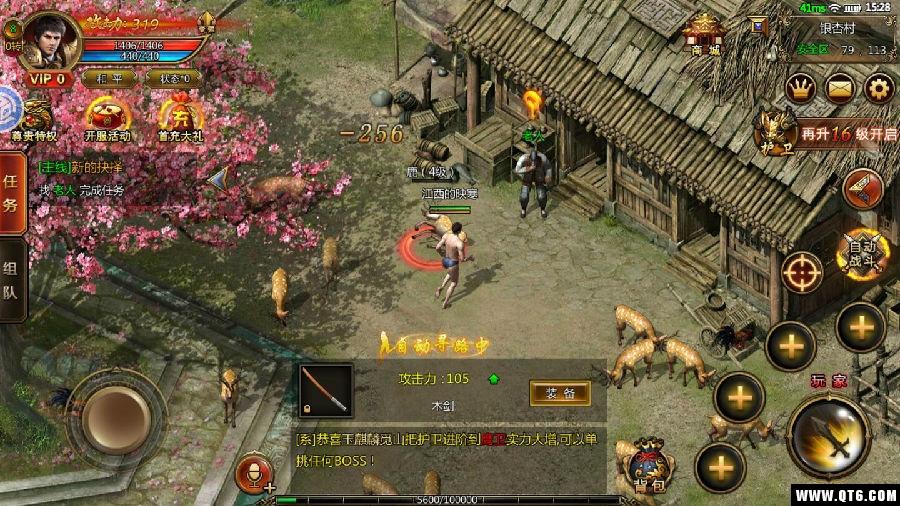Click the VIP 0 badge
The image size is (900, 506).
coord(46,78)
